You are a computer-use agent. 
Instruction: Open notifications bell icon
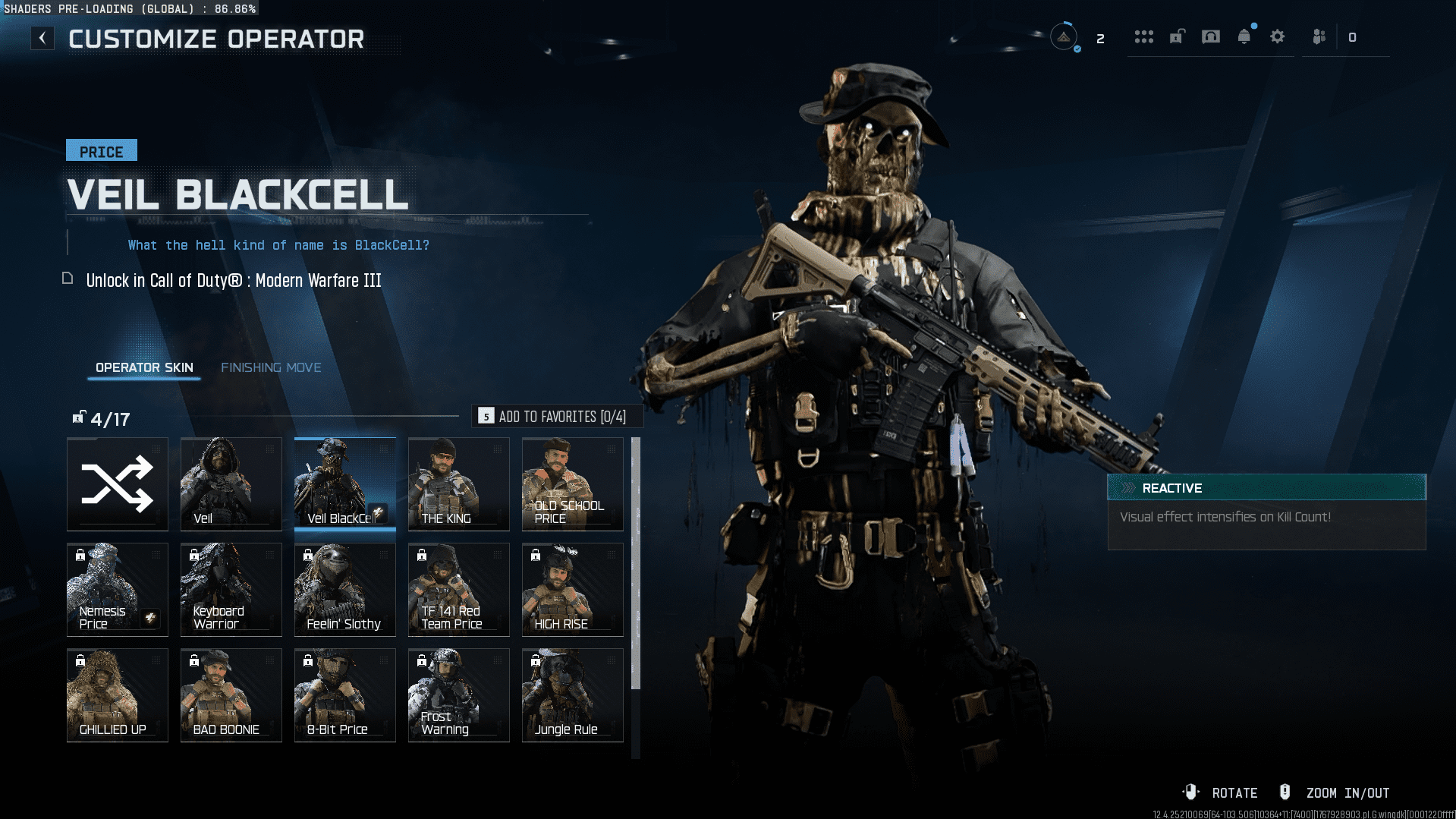pyautogui.click(x=1244, y=36)
